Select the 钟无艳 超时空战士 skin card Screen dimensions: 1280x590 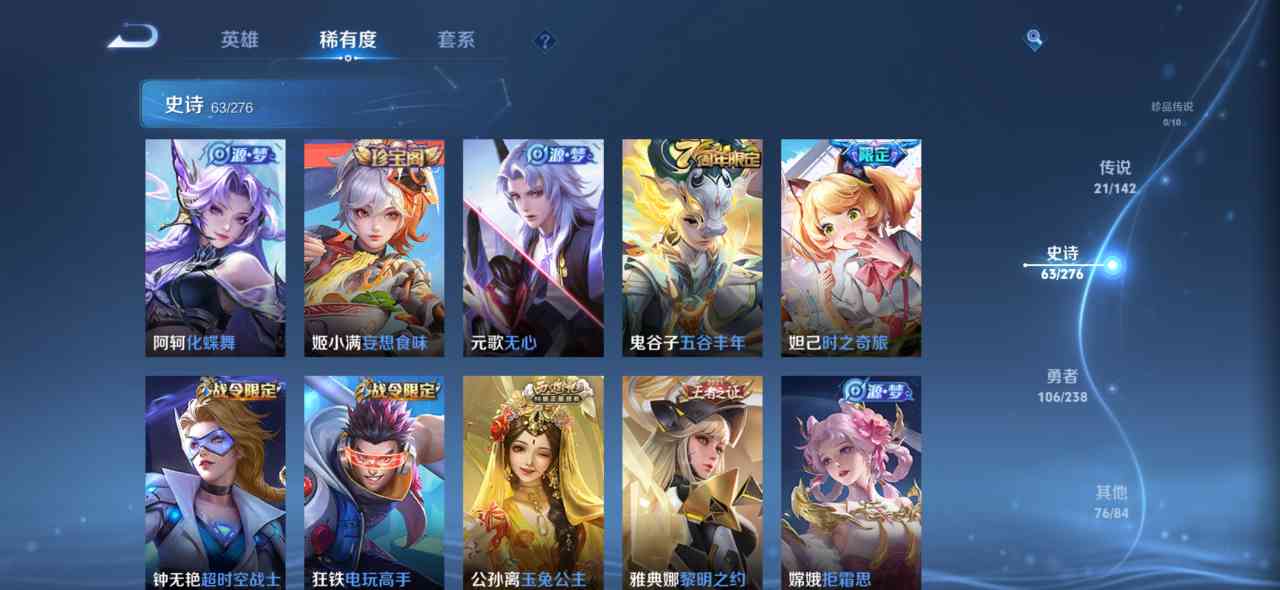click(215, 482)
